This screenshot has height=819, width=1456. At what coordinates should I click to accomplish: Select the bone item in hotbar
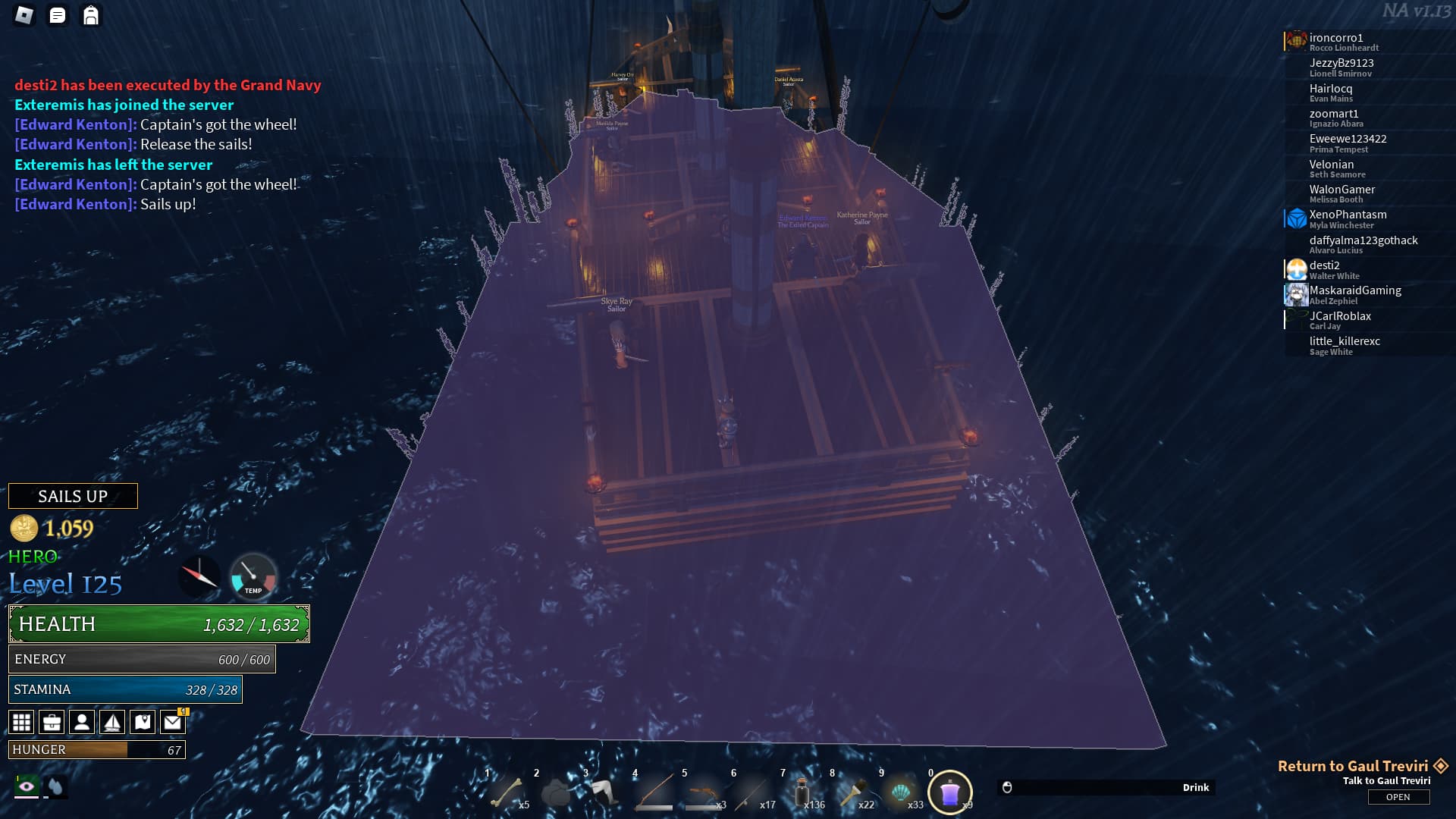click(x=507, y=793)
